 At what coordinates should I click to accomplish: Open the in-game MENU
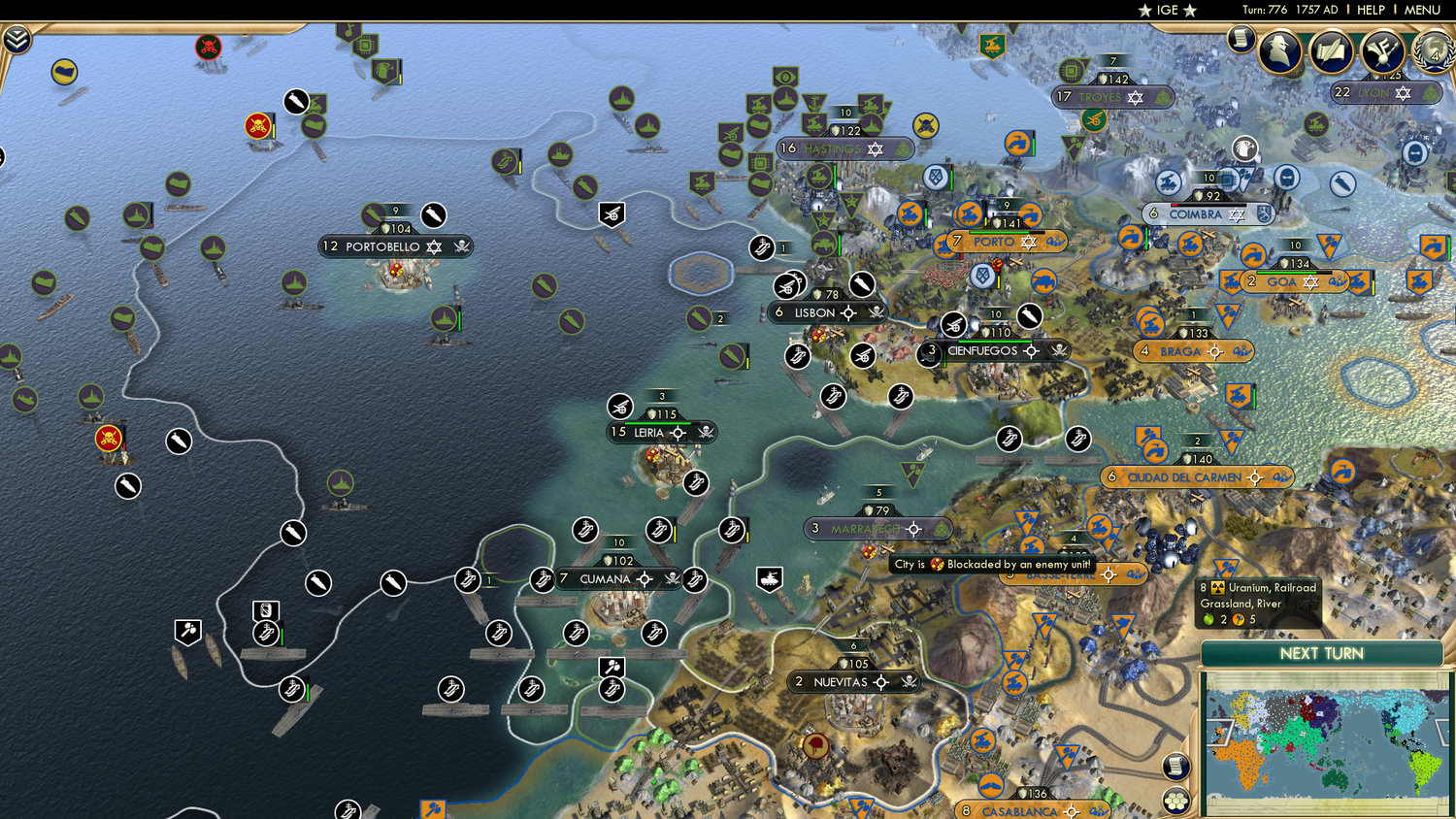1421,10
